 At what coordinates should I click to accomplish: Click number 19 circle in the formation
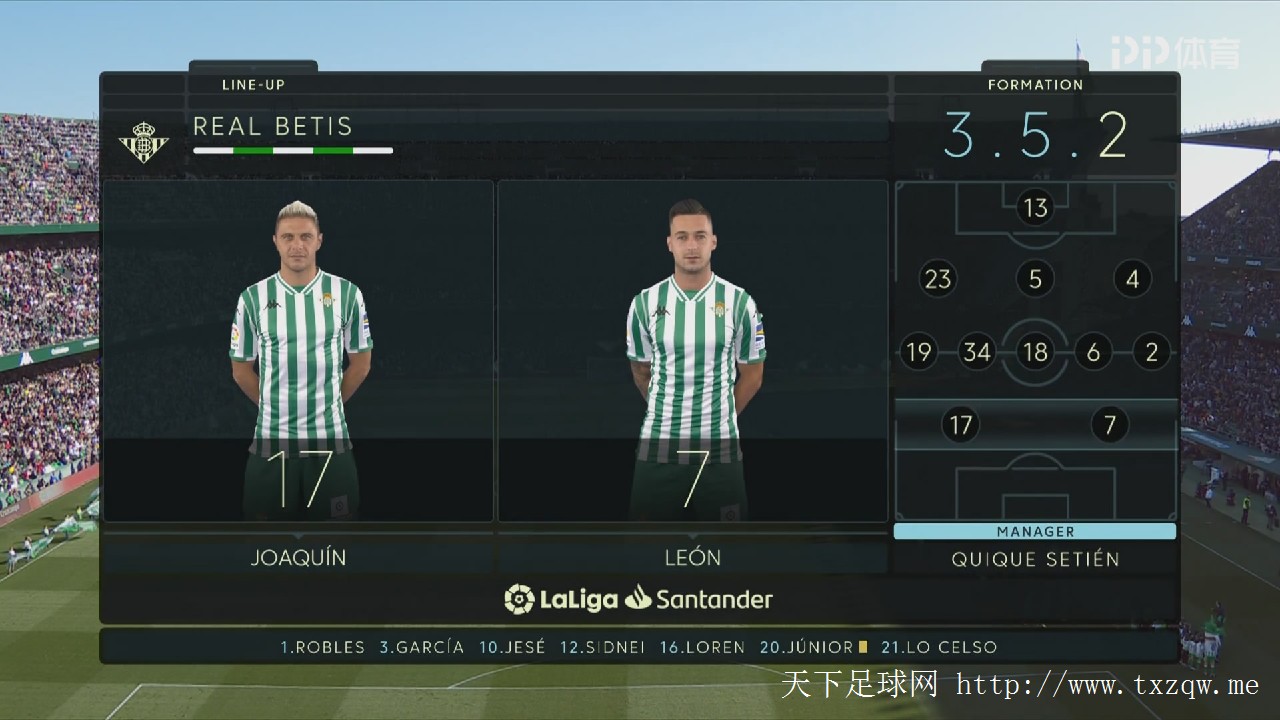pyautogui.click(x=918, y=352)
